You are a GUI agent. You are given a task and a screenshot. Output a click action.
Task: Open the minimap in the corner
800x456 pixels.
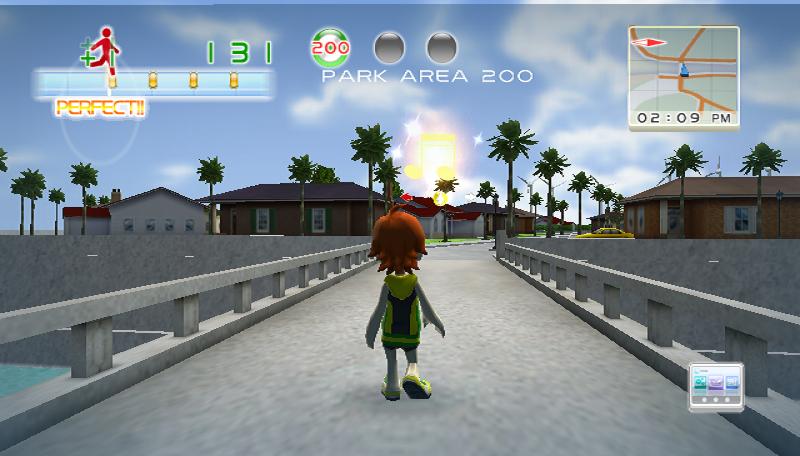coord(683,68)
